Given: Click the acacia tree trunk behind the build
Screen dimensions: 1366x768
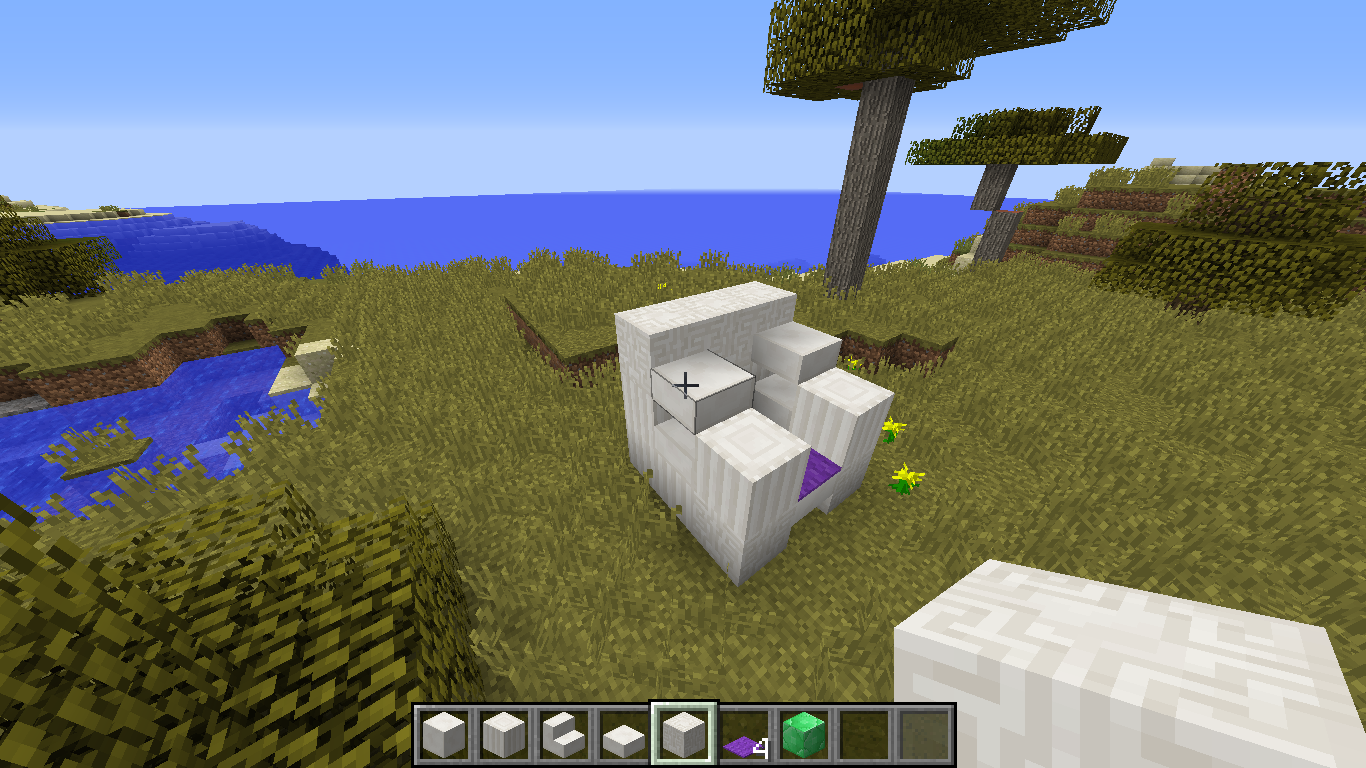Looking at the screenshot, I should [865, 180].
